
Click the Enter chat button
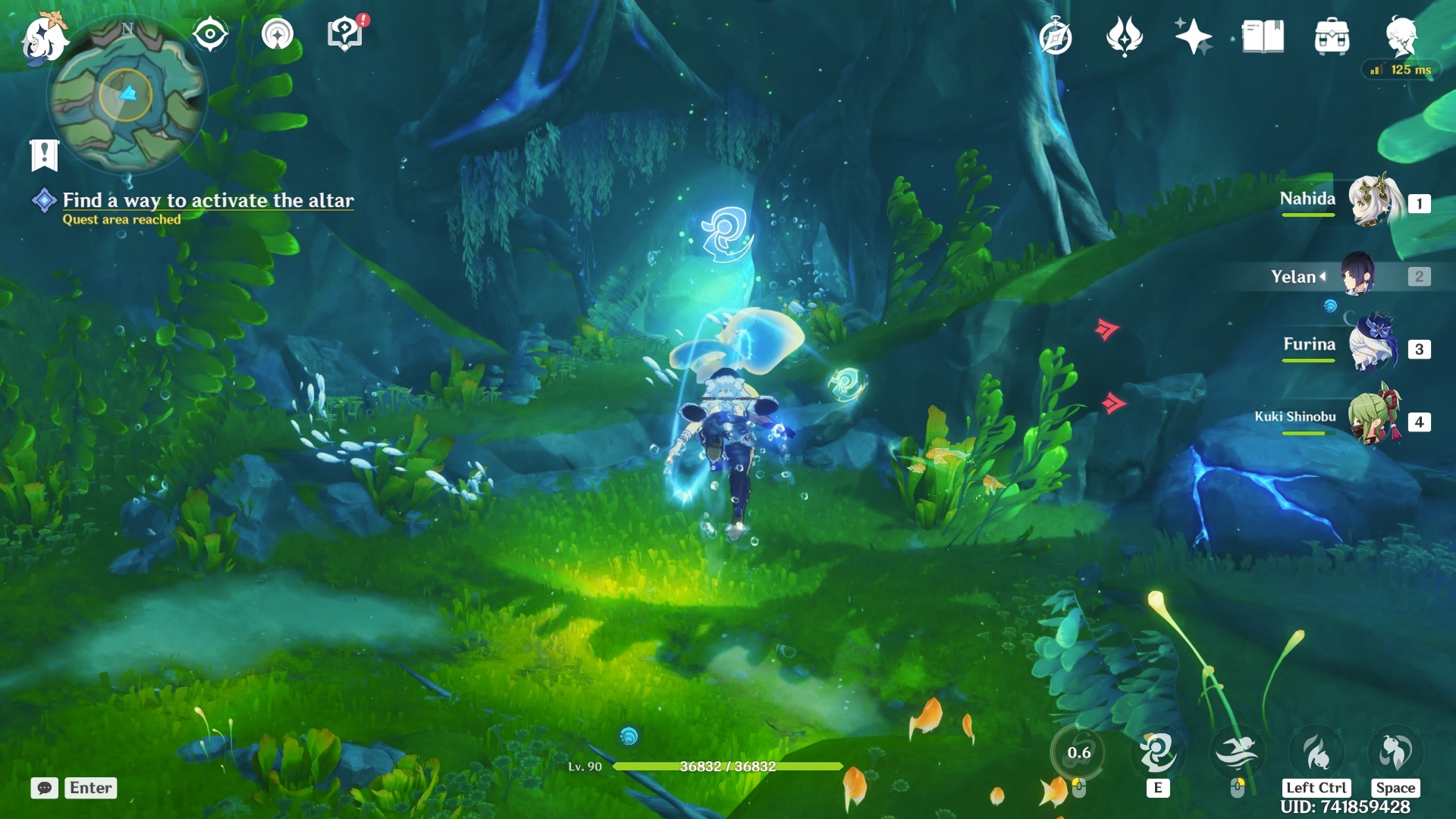click(89, 789)
